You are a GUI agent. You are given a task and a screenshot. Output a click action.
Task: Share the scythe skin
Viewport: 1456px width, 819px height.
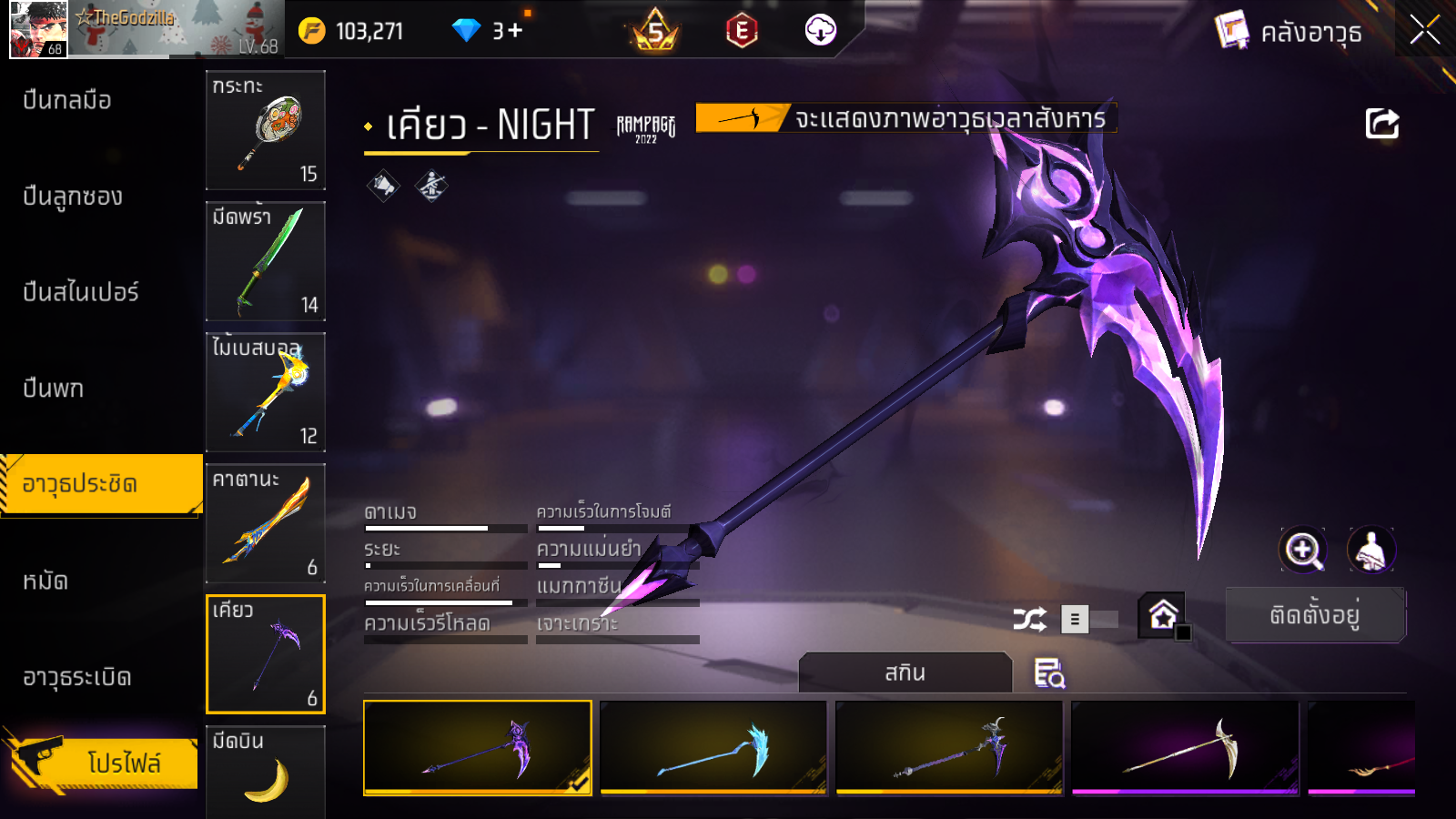pos(1381,124)
